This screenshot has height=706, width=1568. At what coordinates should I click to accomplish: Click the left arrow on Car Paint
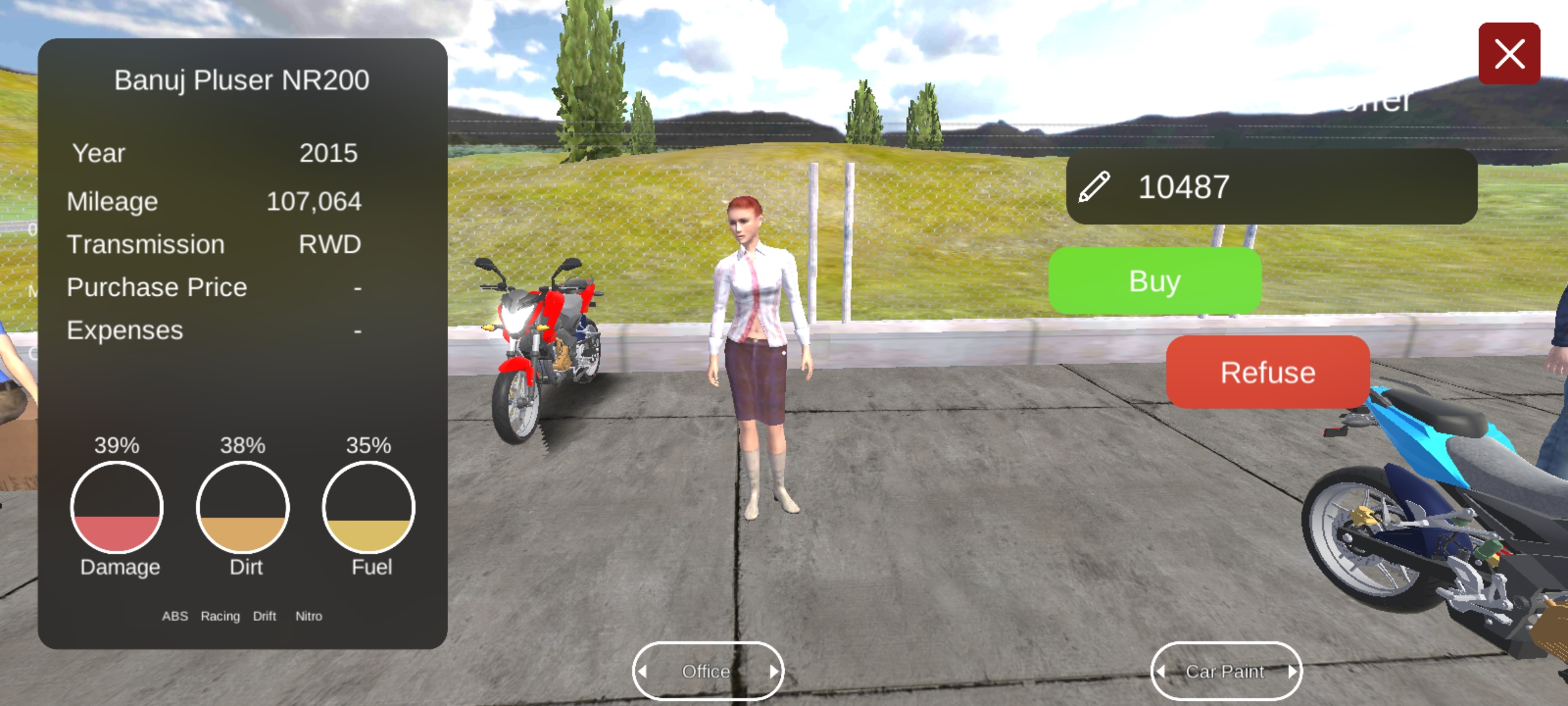point(1161,671)
